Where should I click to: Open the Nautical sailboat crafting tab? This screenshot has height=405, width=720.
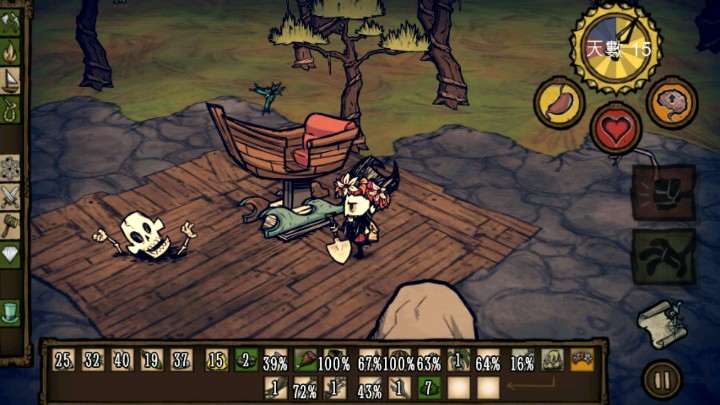(12, 79)
